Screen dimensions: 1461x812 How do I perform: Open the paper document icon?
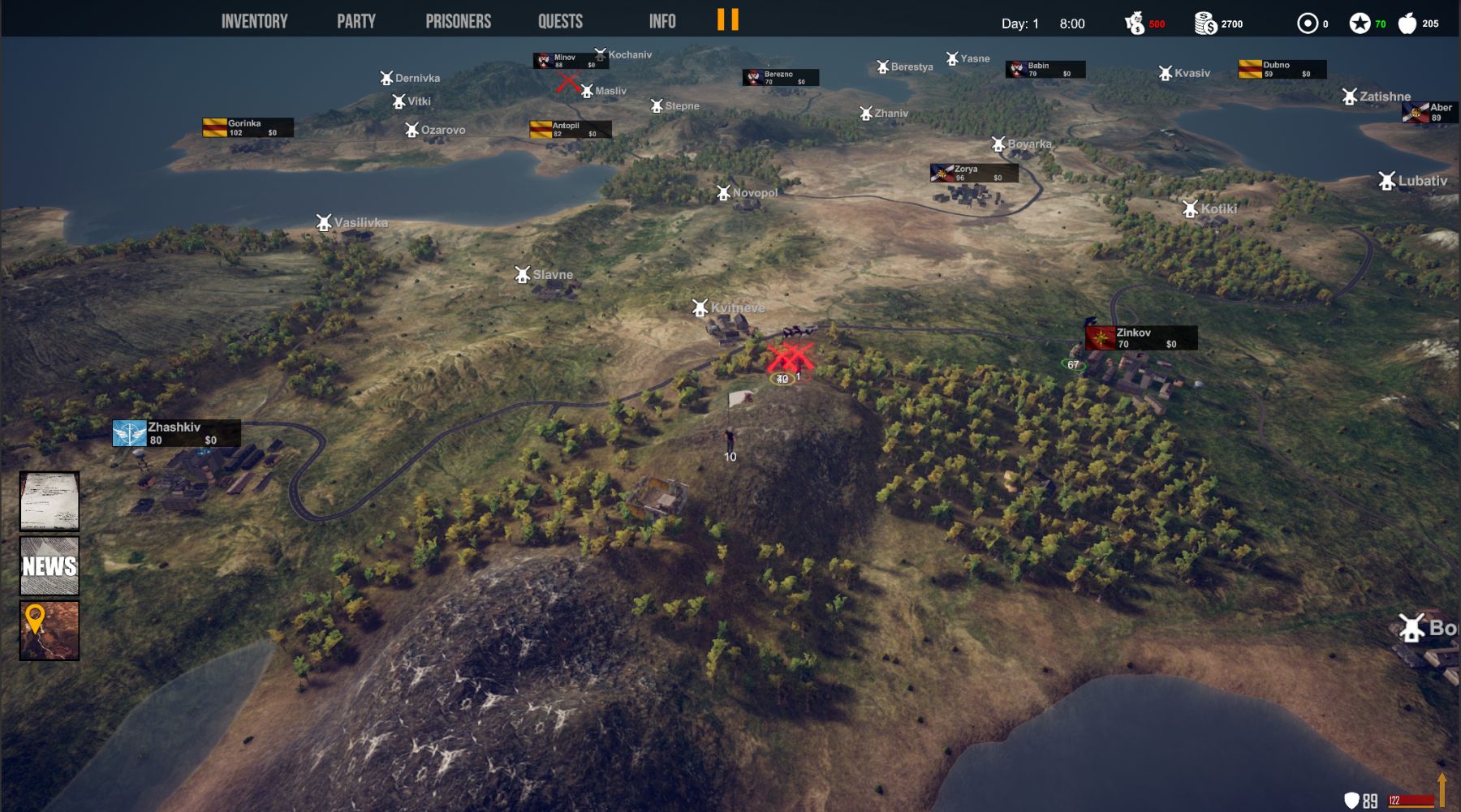50,501
